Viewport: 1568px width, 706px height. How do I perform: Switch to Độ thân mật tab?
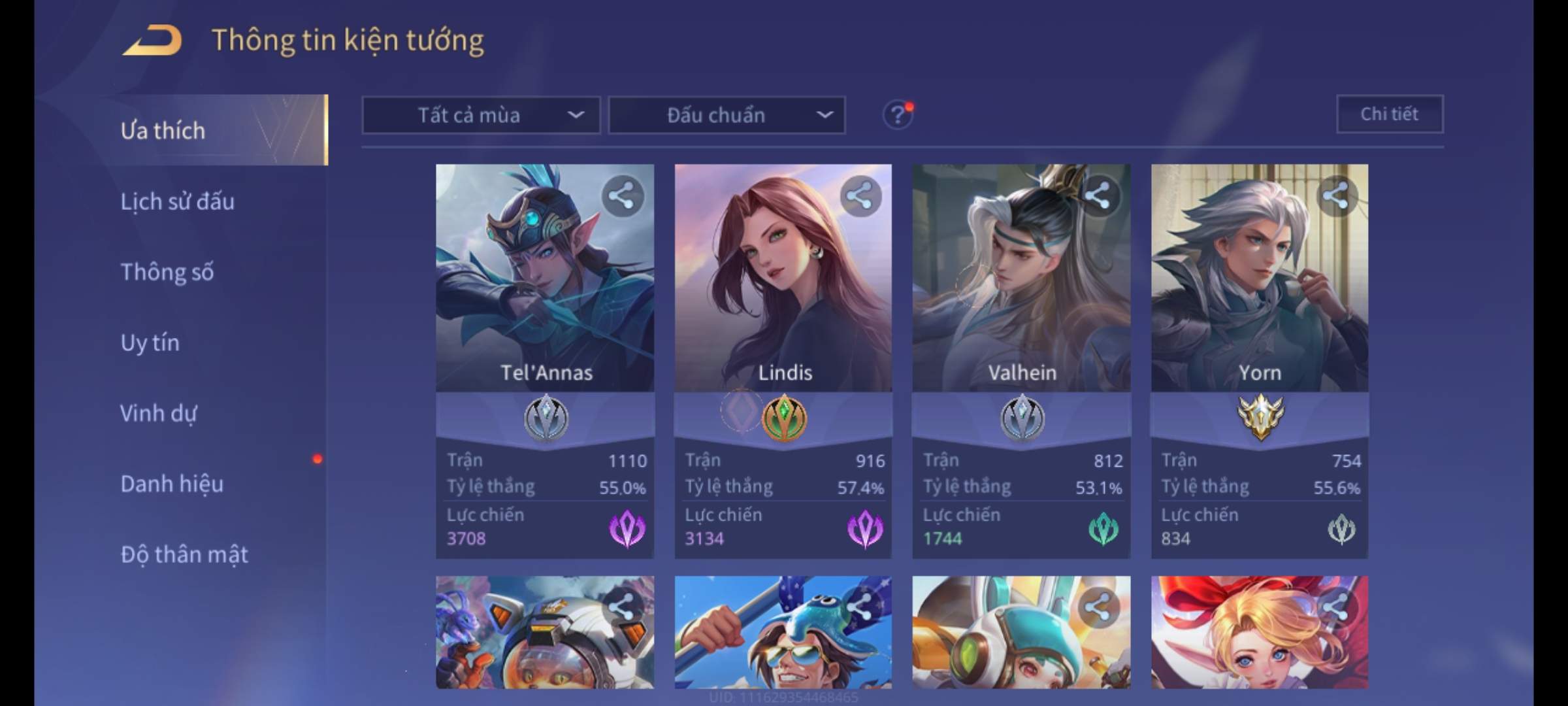[184, 554]
